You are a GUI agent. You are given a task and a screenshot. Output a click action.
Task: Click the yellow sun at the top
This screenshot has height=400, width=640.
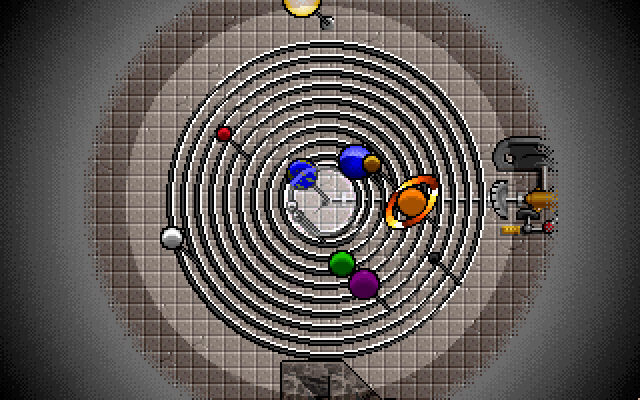[x=299, y=6]
